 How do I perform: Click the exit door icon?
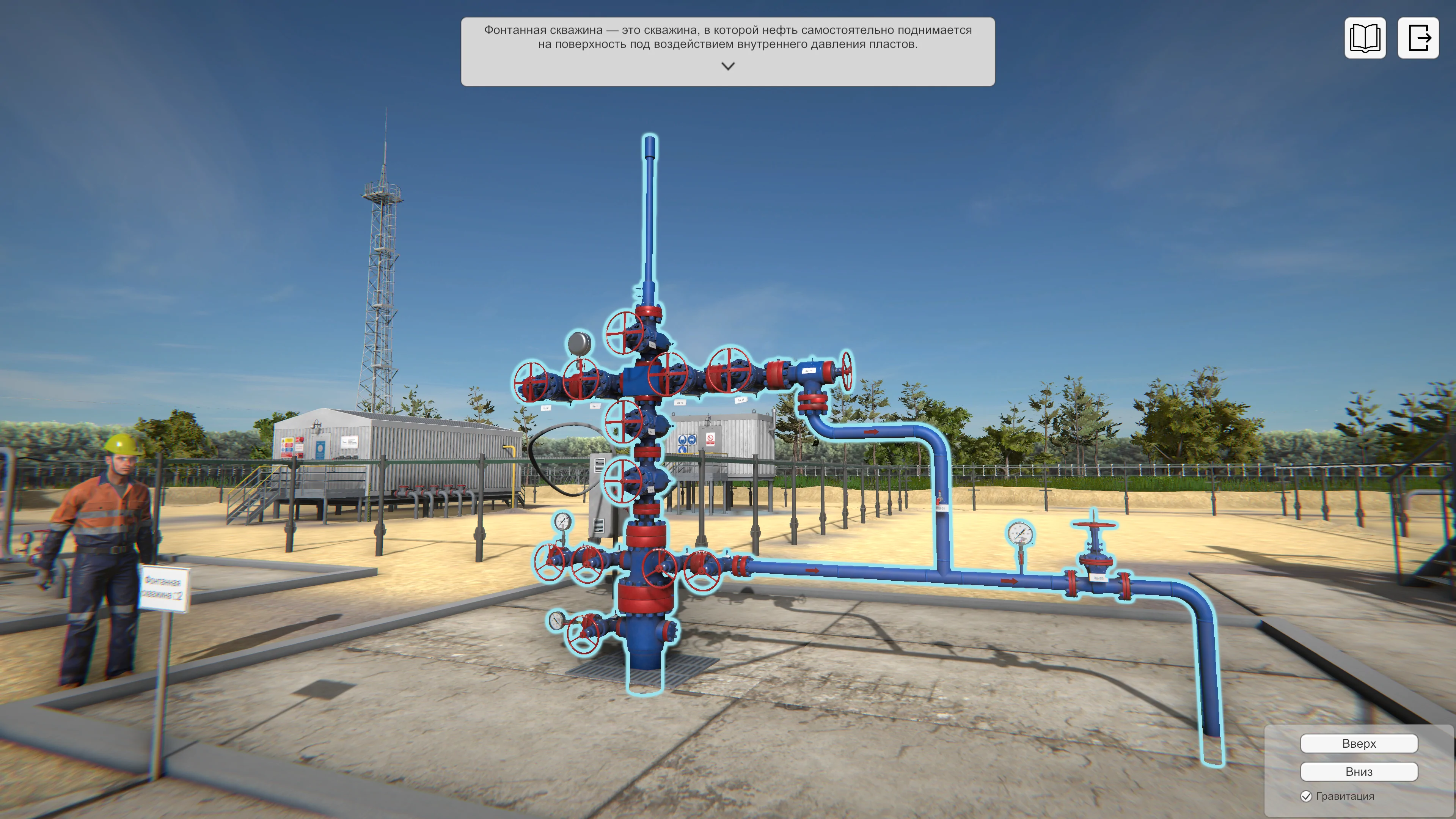click(x=1418, y=38)
